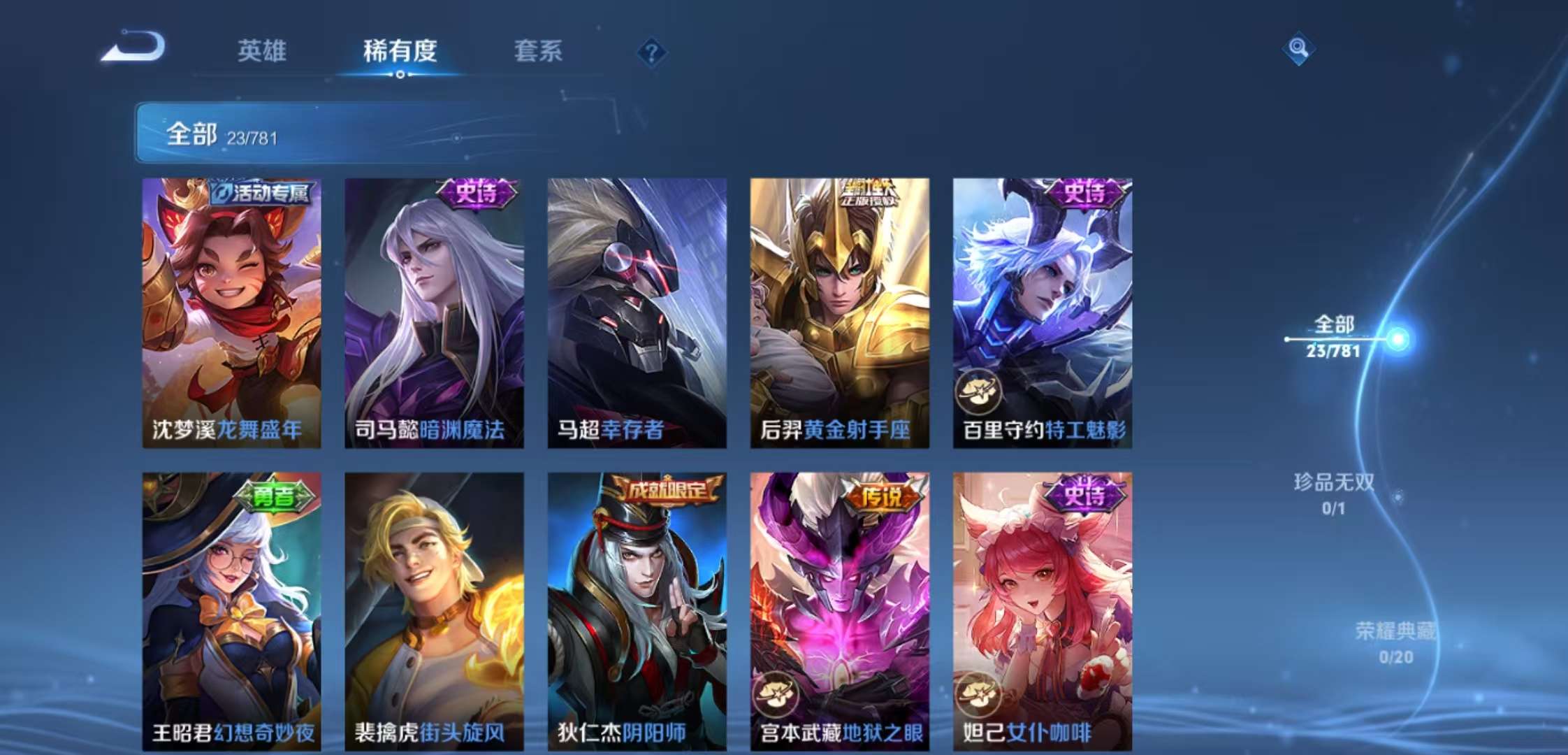Image resolution: width=1568 pixels, height=755 pixels.
Task: Click the question mark help icon
Action: point(650,51)
